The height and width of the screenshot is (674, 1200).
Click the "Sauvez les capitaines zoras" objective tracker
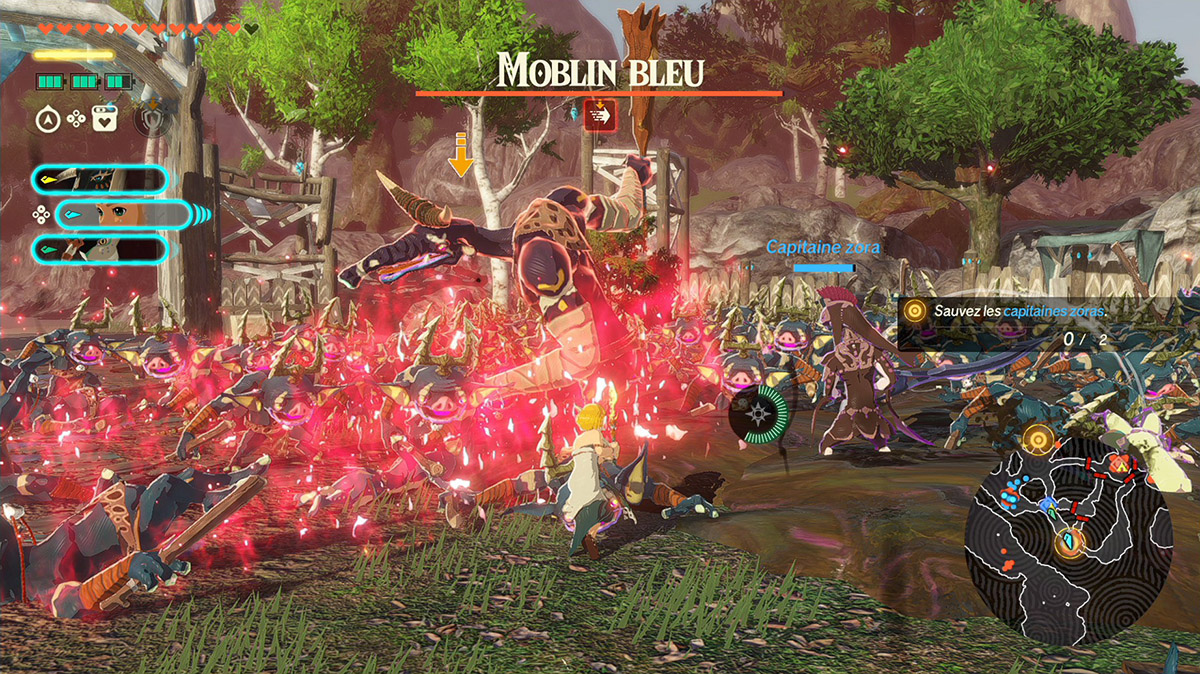tap(1018, 312)
